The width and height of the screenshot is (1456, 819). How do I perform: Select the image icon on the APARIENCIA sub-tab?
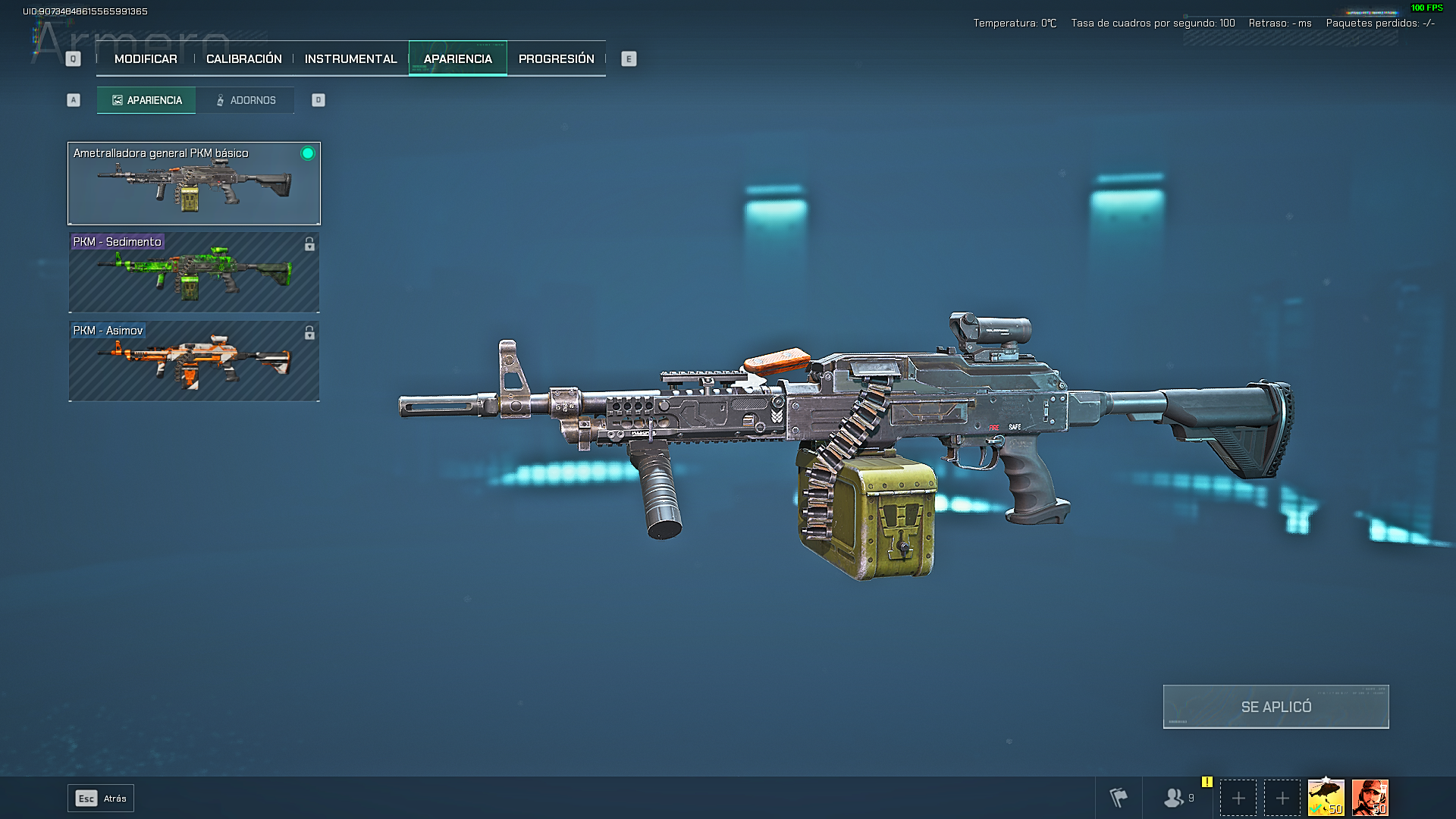[x=117, y=99]
